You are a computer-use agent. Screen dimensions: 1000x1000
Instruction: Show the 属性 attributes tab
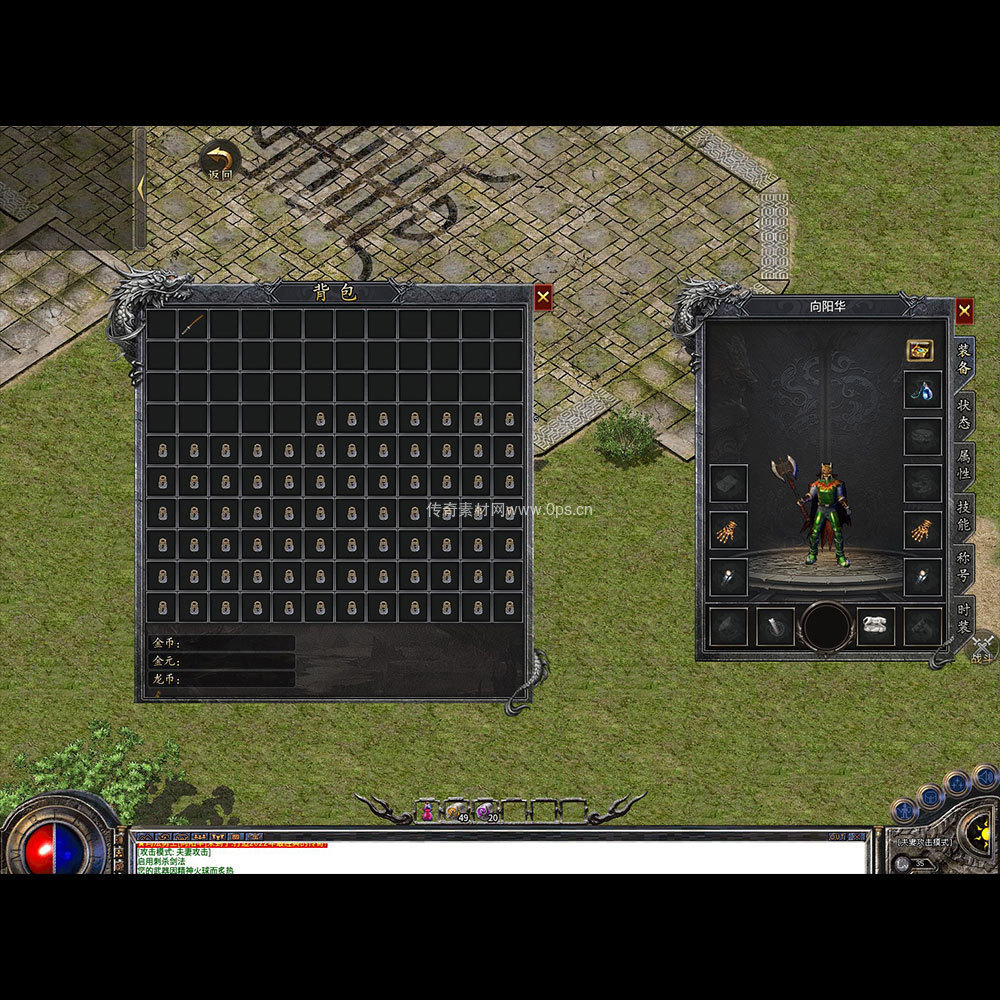click(963, 467)
